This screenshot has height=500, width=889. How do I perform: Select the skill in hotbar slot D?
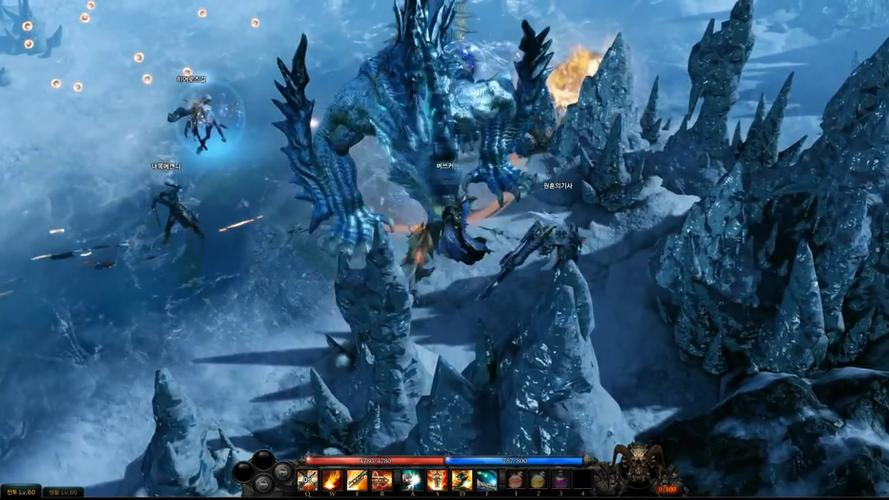tap(461, 480)
